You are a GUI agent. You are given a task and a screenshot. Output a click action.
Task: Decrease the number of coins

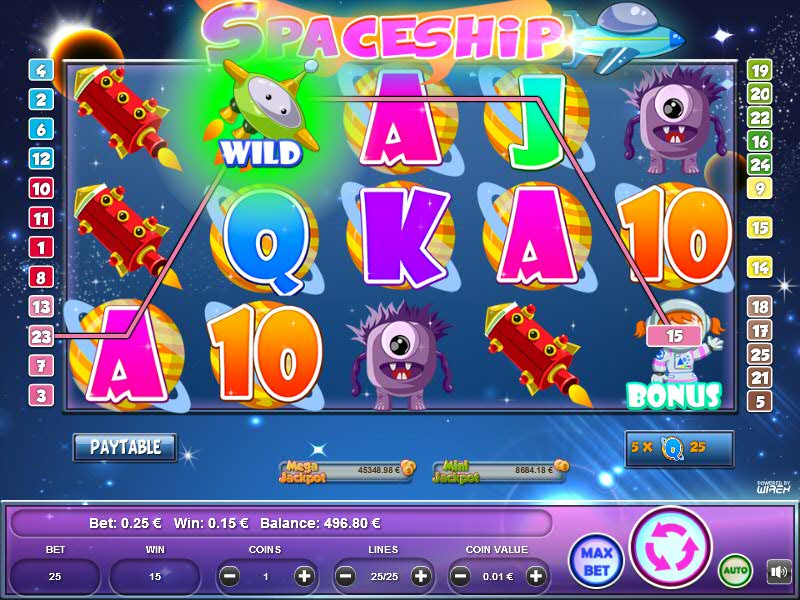229,576
